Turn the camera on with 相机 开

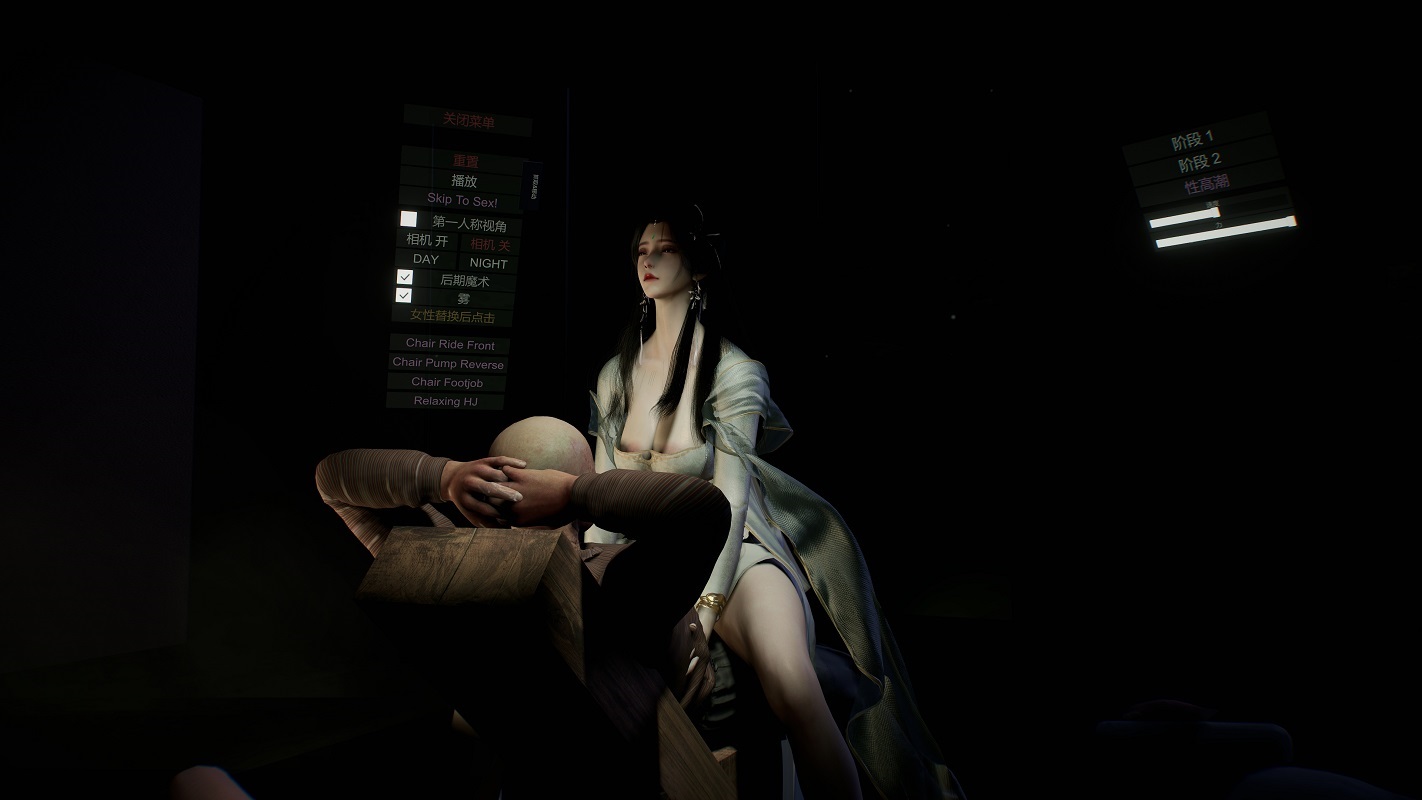[427, 240]
